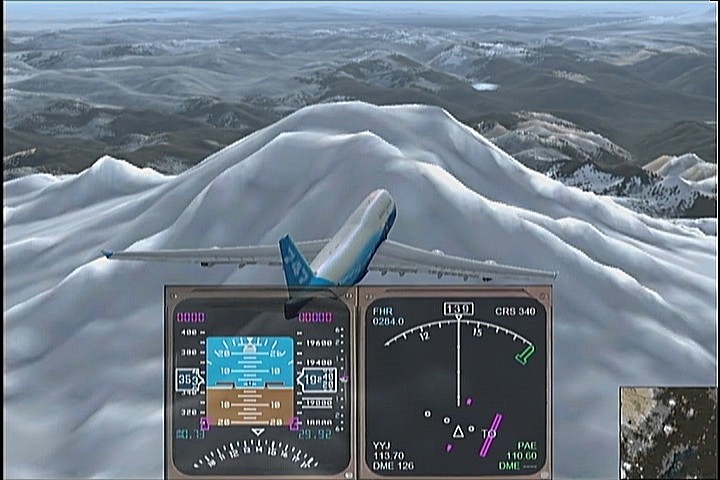Click the primary flight display panel
The image size is (720, 480).
click(x=259, y=381)
